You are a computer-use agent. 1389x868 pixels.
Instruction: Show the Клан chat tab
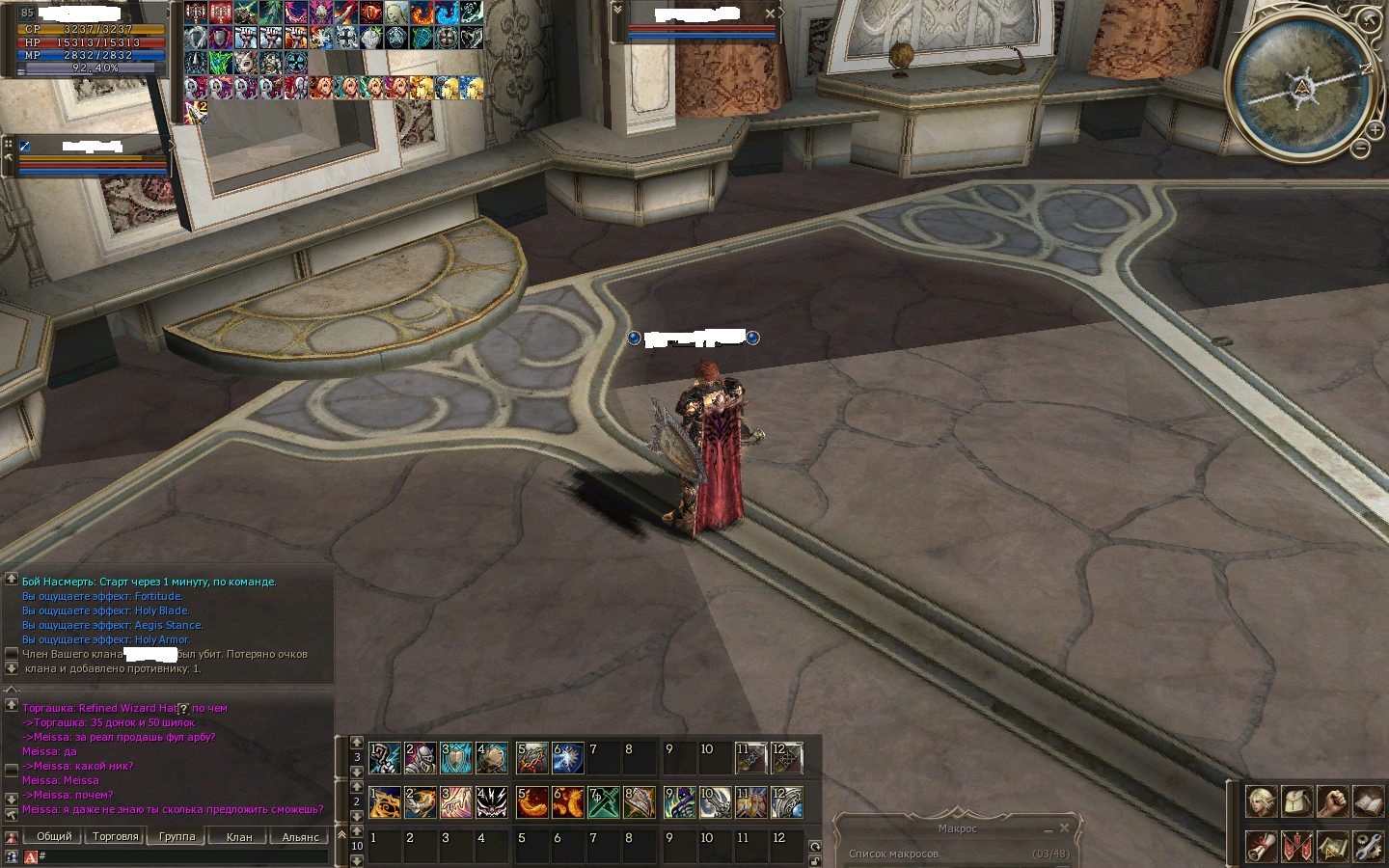click(238, 836)
